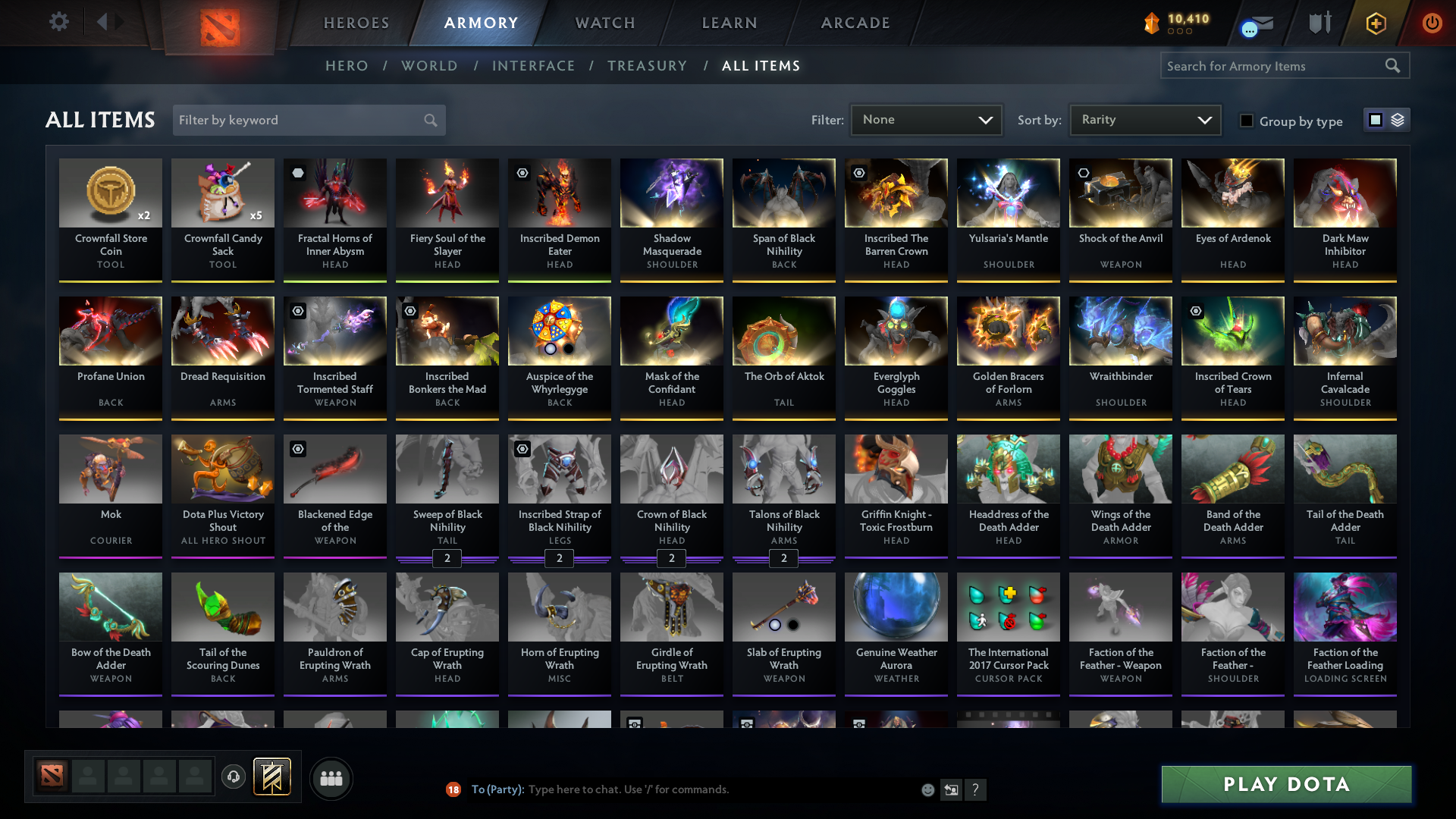Open the find party icon at bottom left
The height and width of the screenshot is (819, 1456).
331,778
